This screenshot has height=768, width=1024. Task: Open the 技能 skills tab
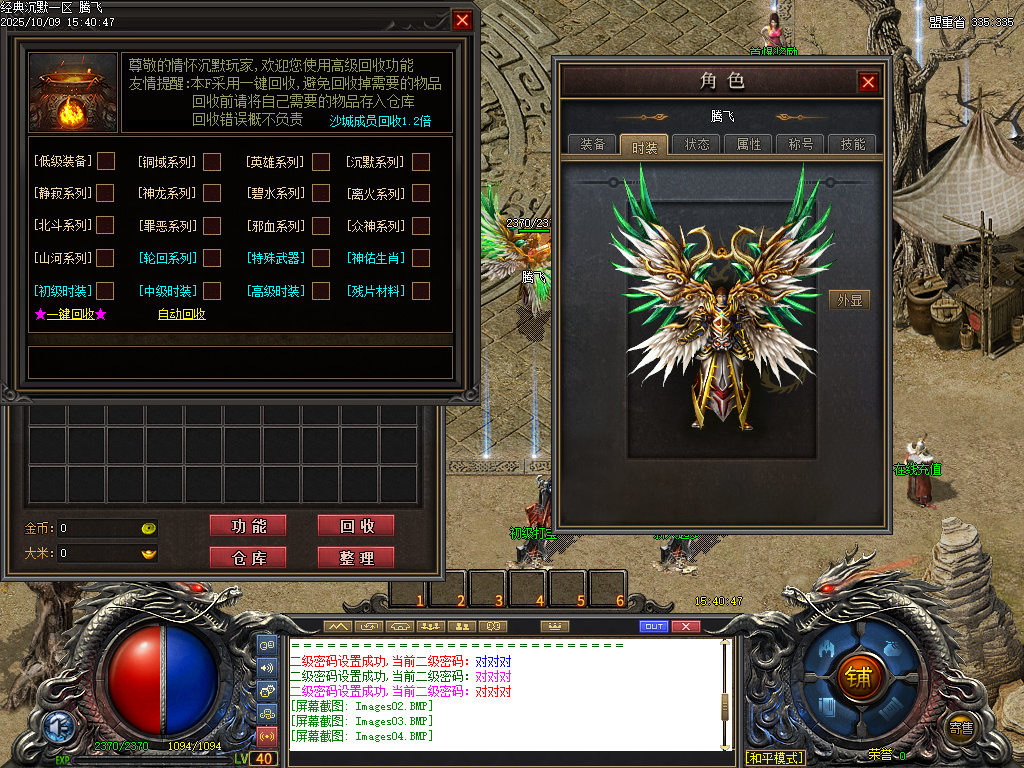pyautogui.click(x=853, y=144)
